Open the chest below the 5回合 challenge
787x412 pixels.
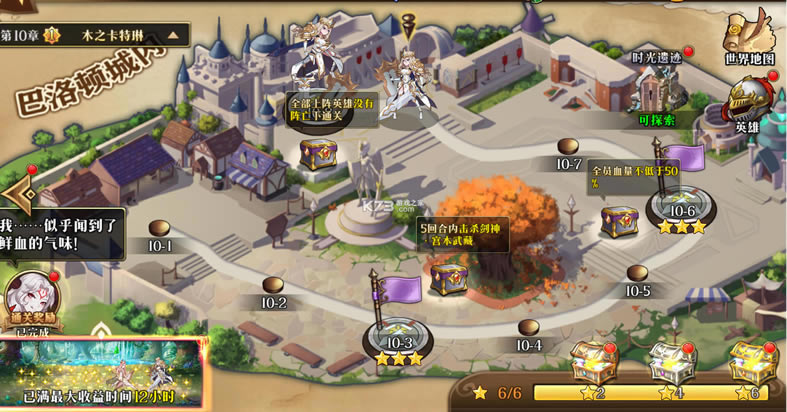click(x=448, y=278)
